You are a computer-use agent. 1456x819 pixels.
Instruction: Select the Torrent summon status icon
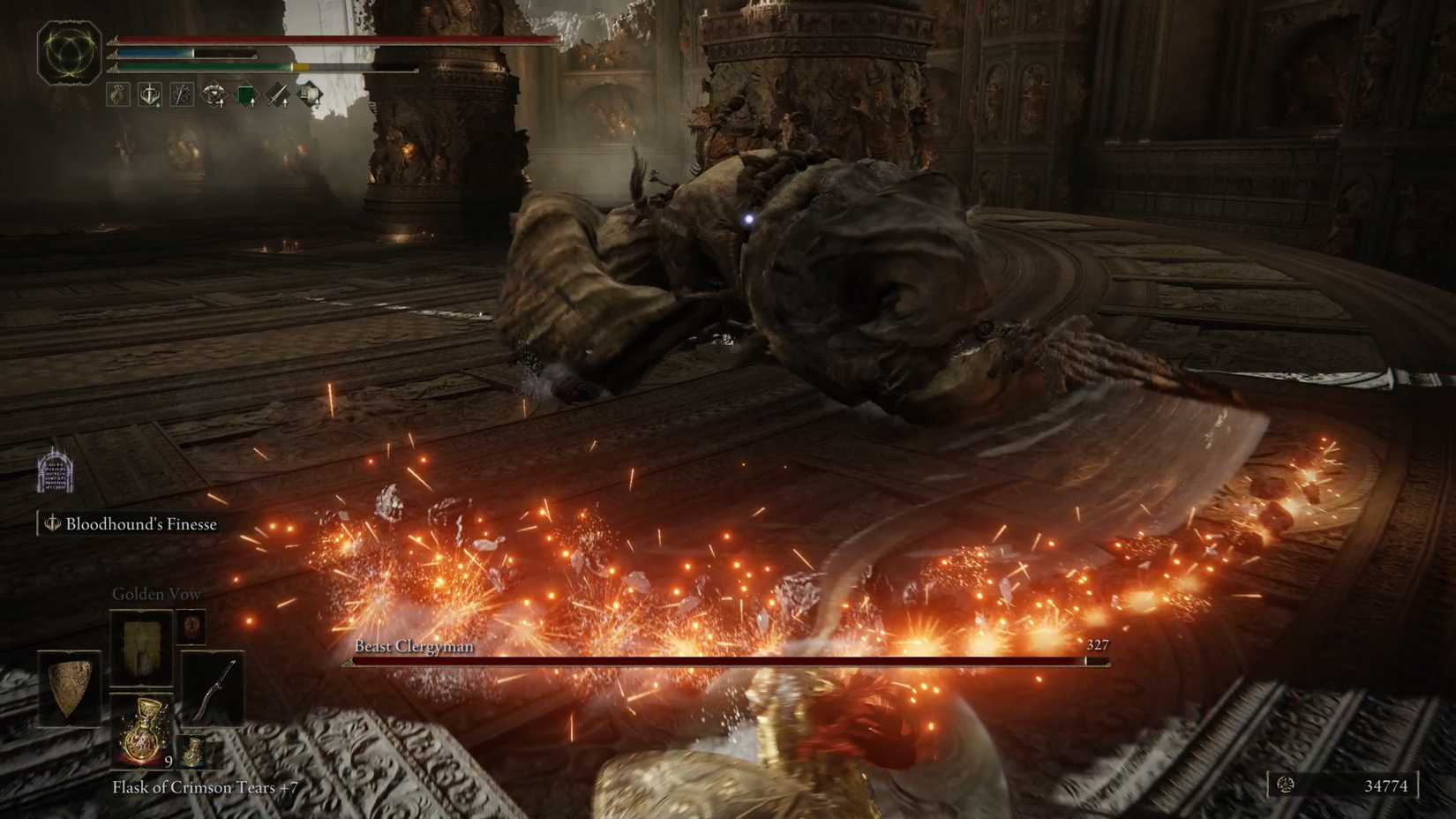click(116, 94)
